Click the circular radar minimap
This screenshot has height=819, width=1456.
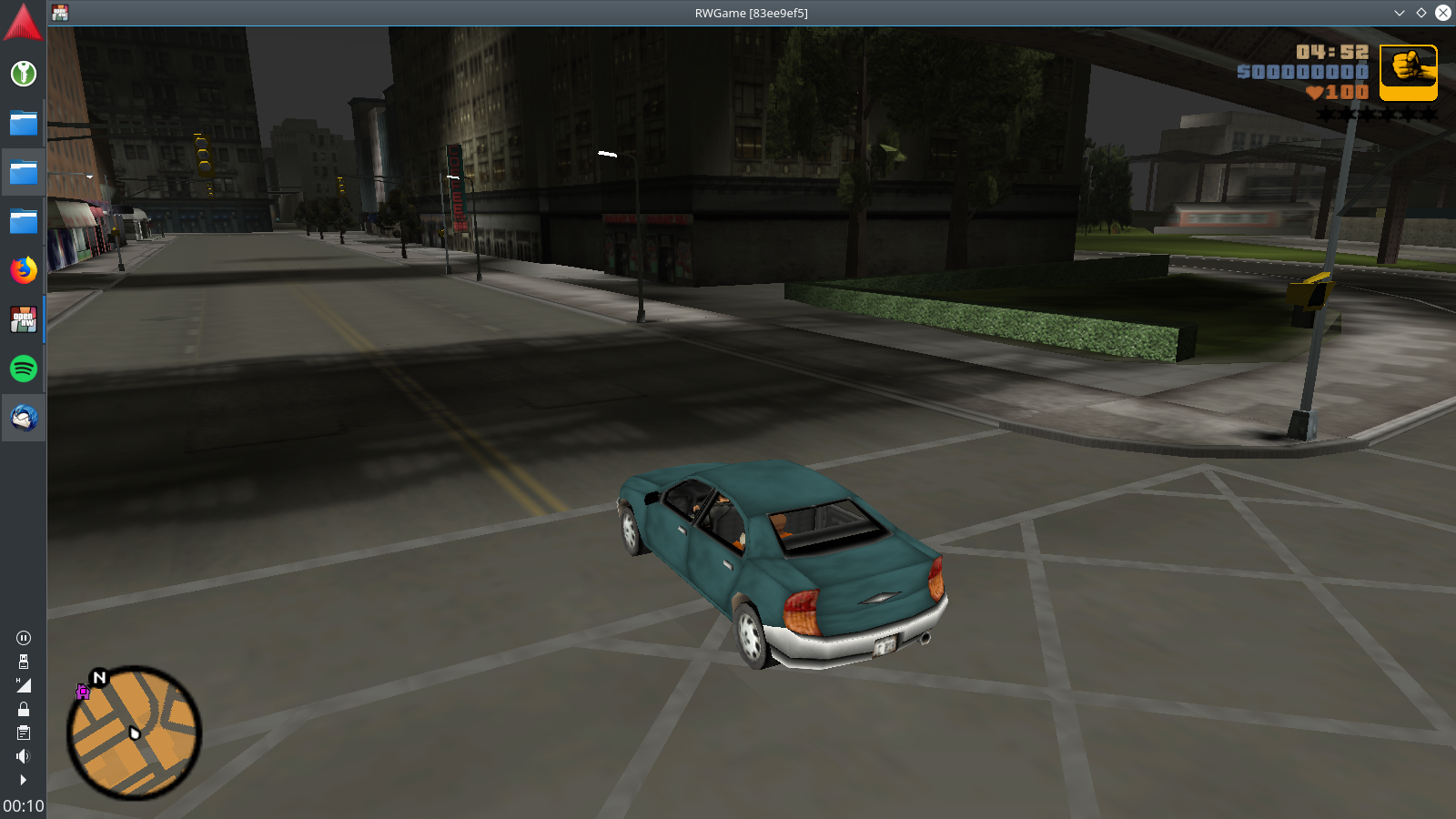pos(134,733)
